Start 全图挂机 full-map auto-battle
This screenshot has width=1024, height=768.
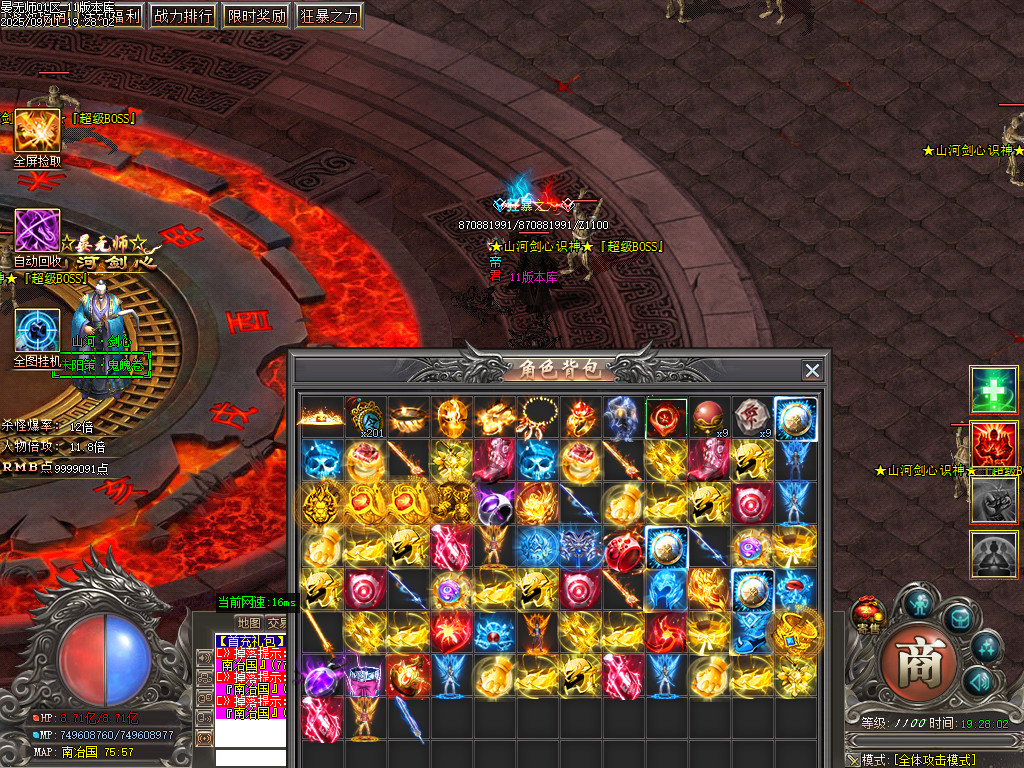pyautogui.click(x=37, y=332)
